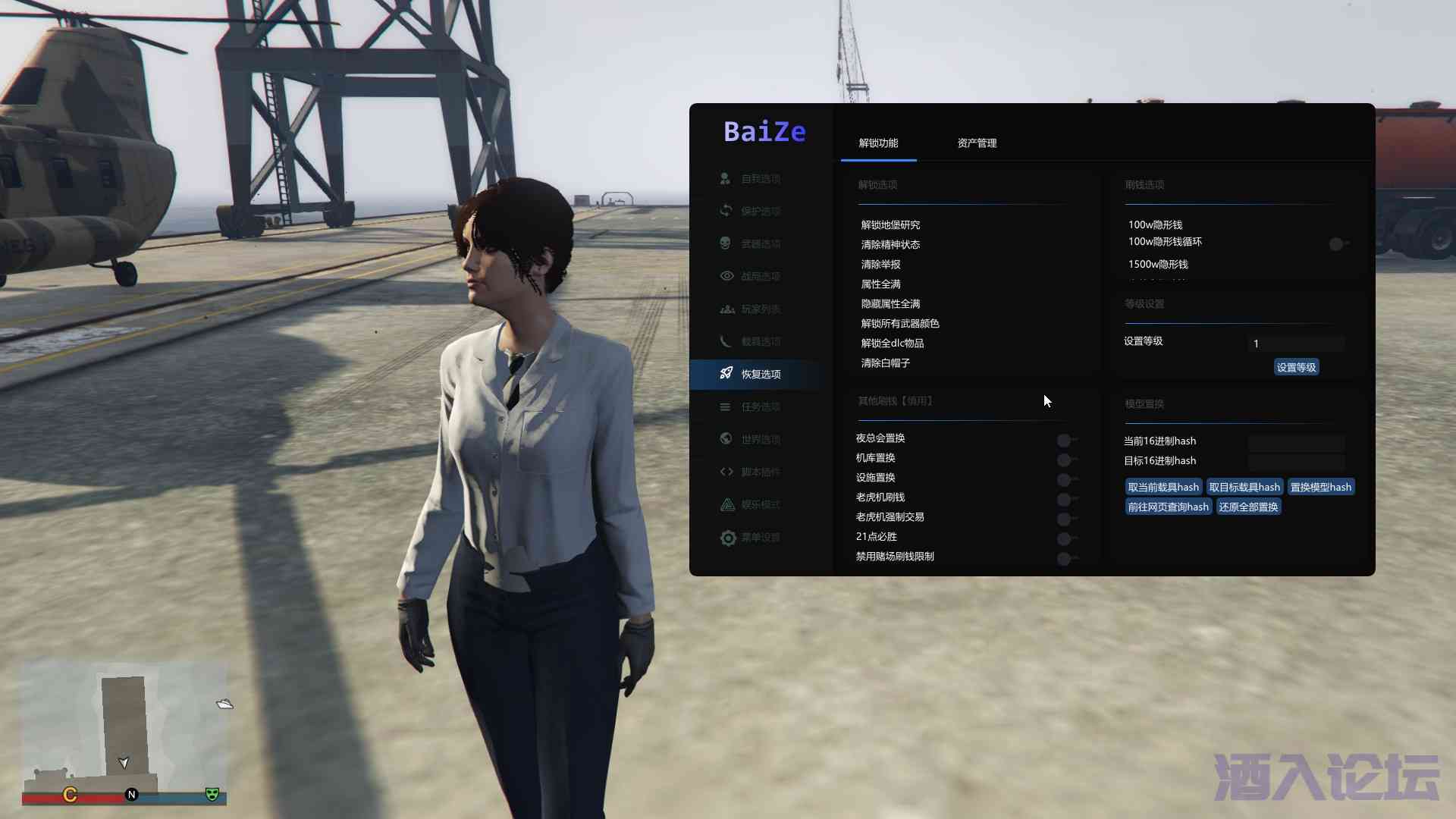This screenshot has height=819, width=1456.
Task: Click the 设置等级 input field
Action: 1296,344
